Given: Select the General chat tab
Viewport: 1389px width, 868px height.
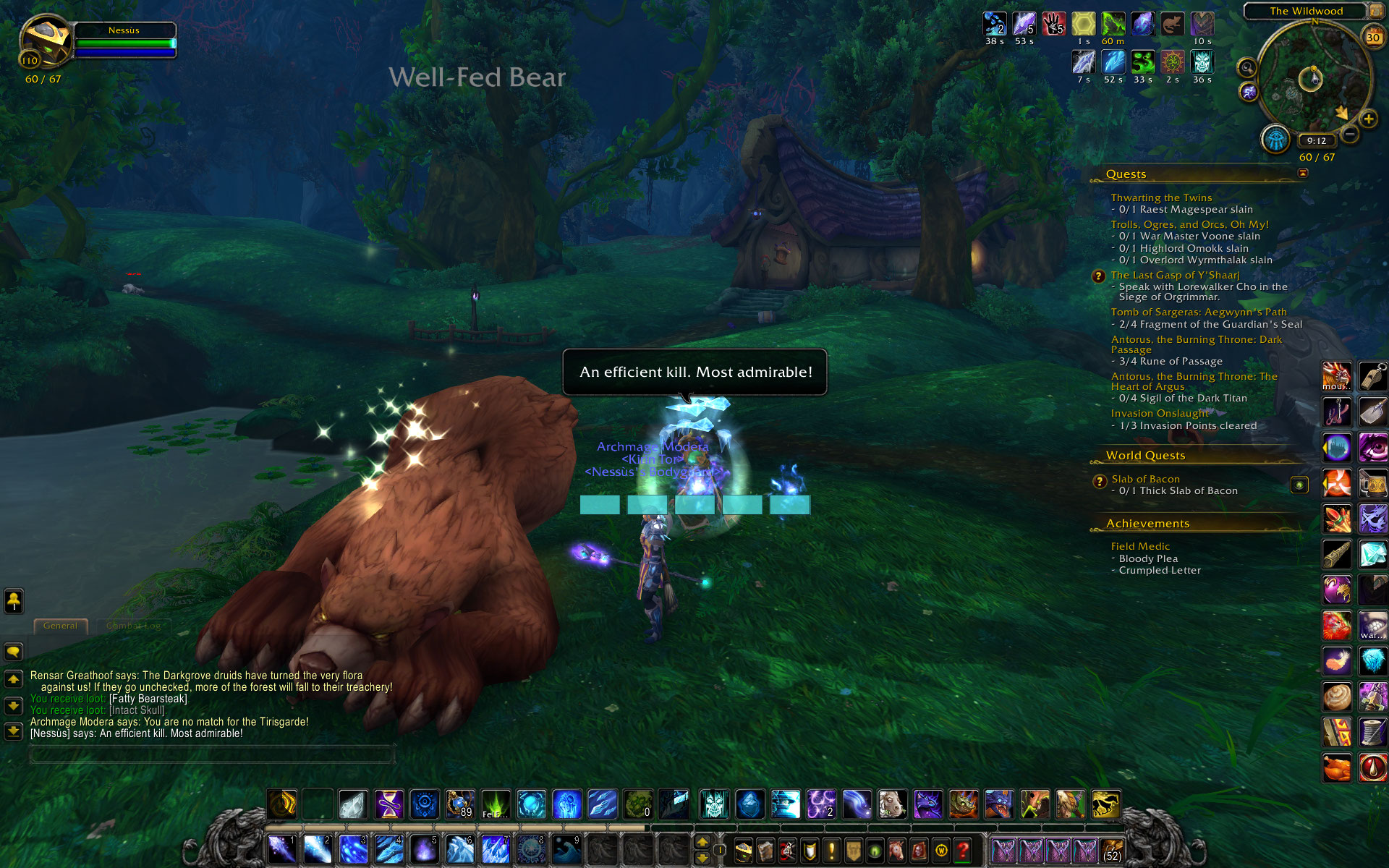Looking at the screenshot, I should 60,626.
